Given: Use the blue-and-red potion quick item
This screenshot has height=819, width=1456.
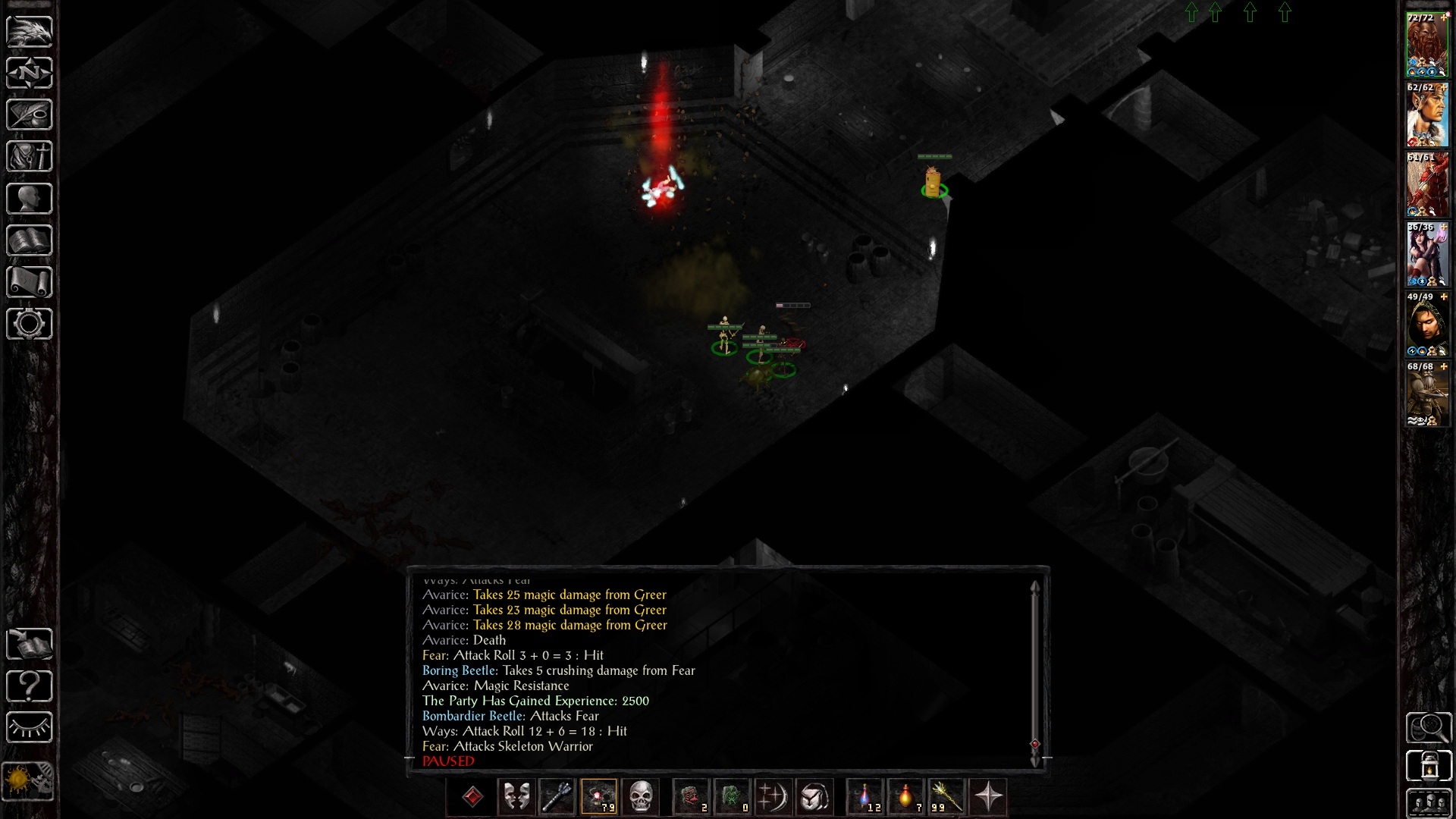Looking at the screenshot, I should click(x=865, y=797).
